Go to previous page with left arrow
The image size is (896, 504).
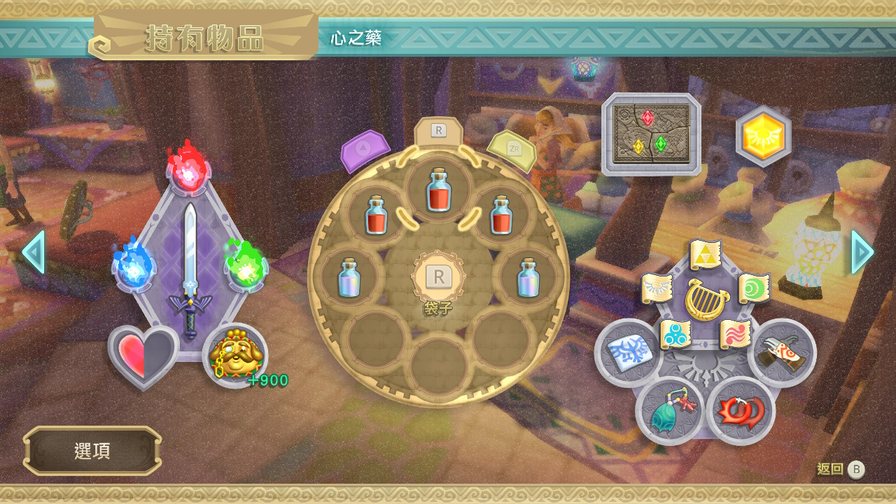click(x=33, y=253)
